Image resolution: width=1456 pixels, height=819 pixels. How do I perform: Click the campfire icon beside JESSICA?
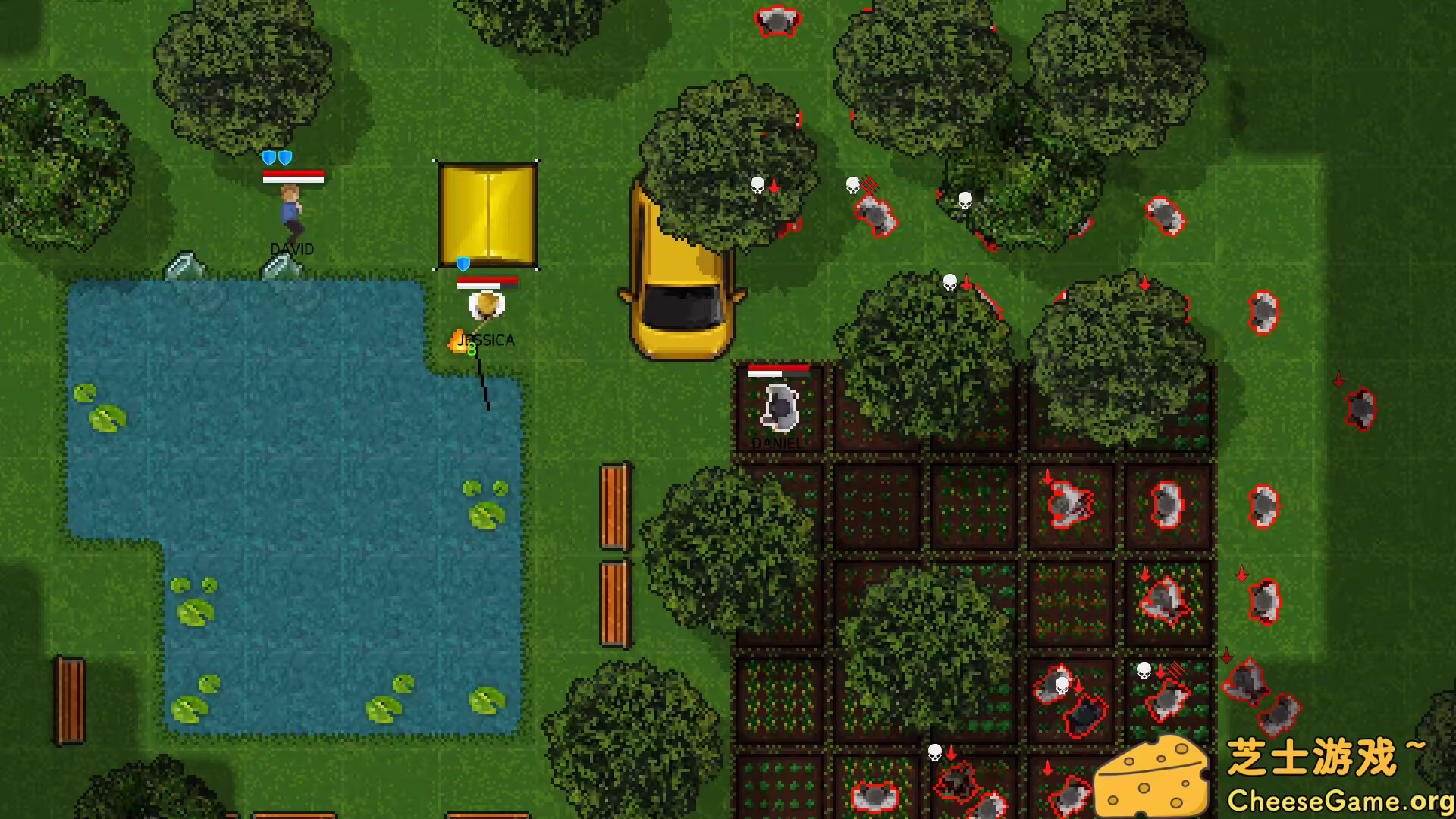456,341
